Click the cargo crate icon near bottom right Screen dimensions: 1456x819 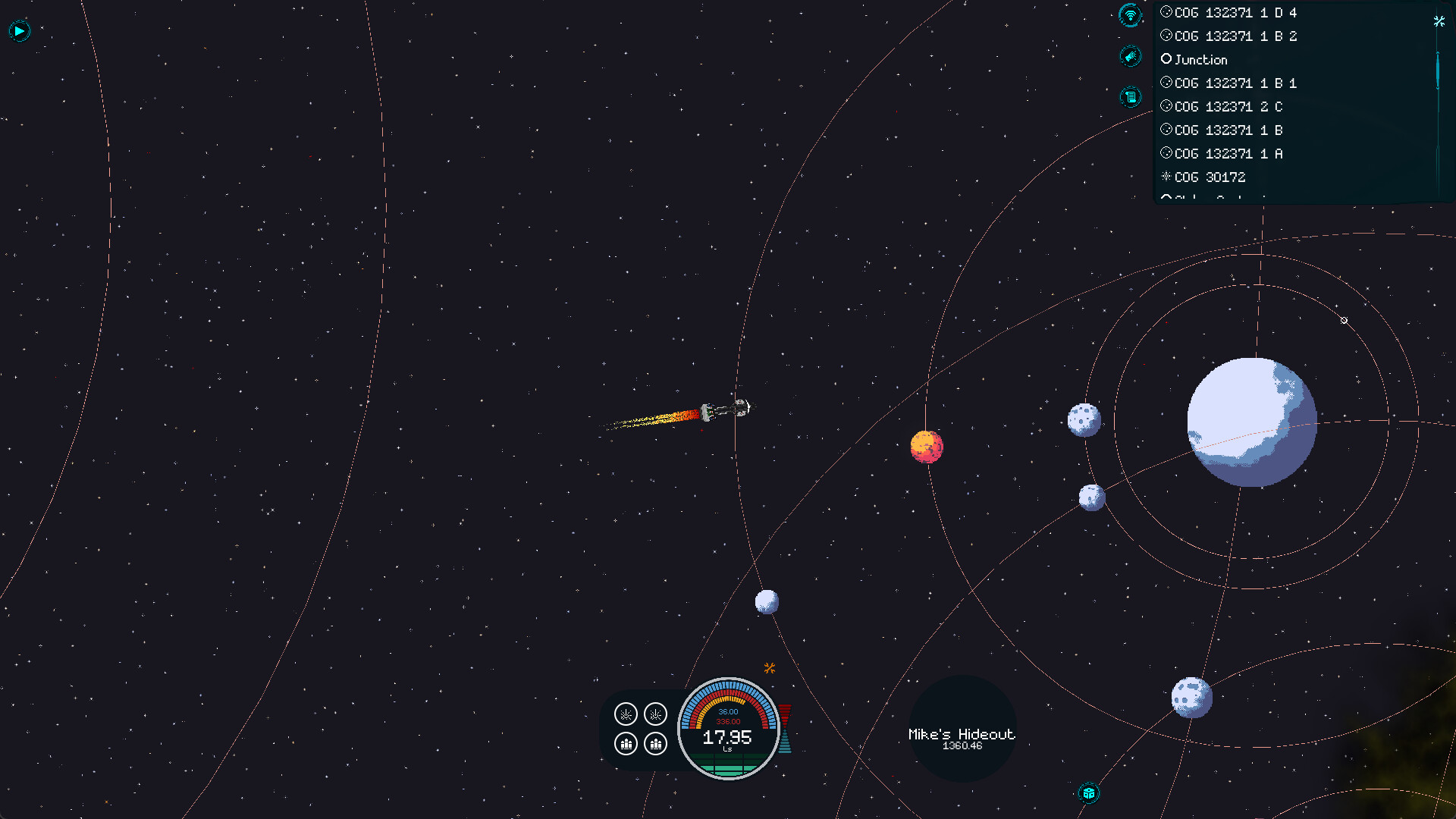[x=1087, y=793]
